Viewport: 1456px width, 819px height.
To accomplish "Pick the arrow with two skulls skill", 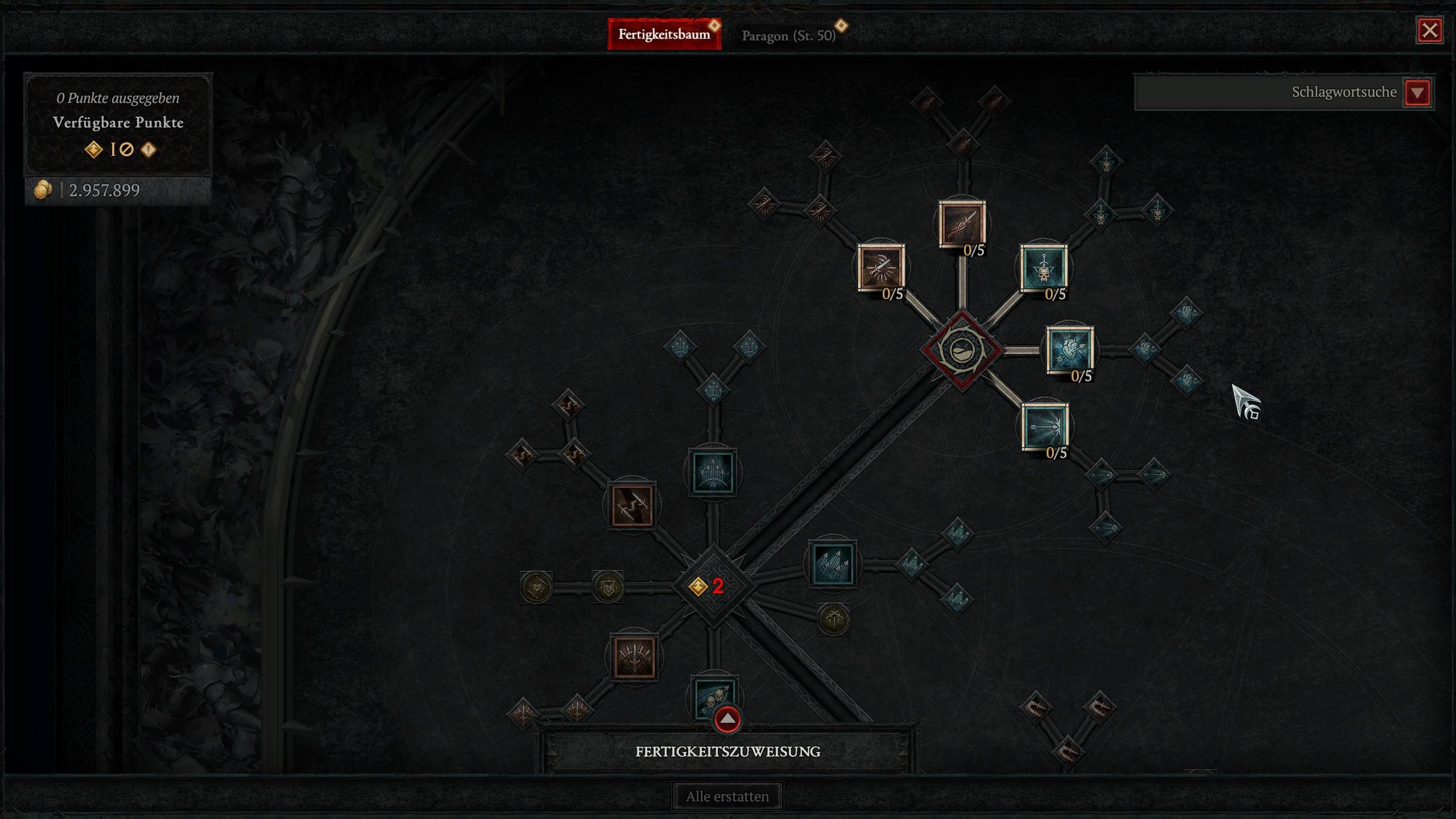I will [713, 696].
